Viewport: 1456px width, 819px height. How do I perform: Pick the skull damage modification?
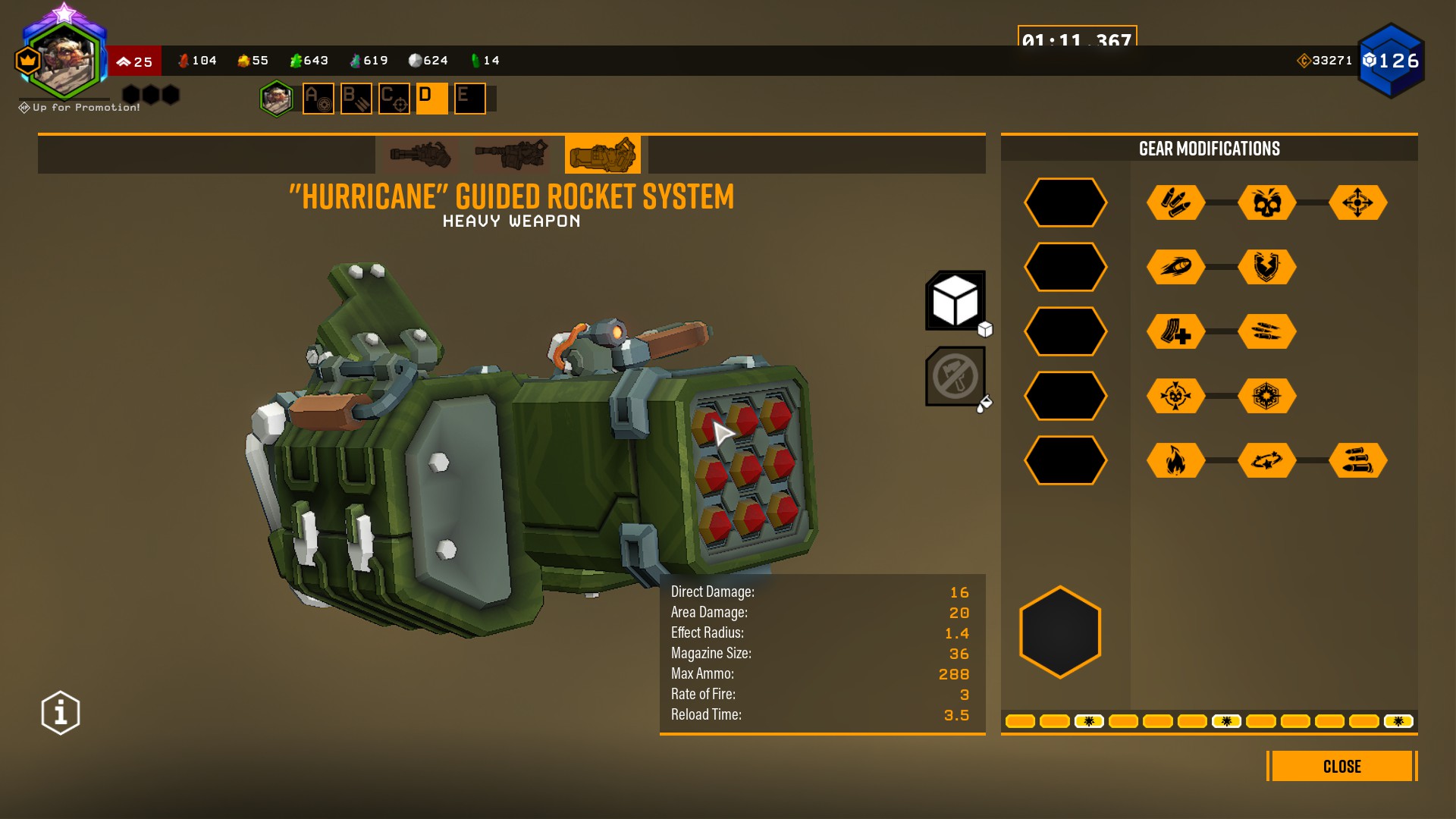coord(1266,202)
